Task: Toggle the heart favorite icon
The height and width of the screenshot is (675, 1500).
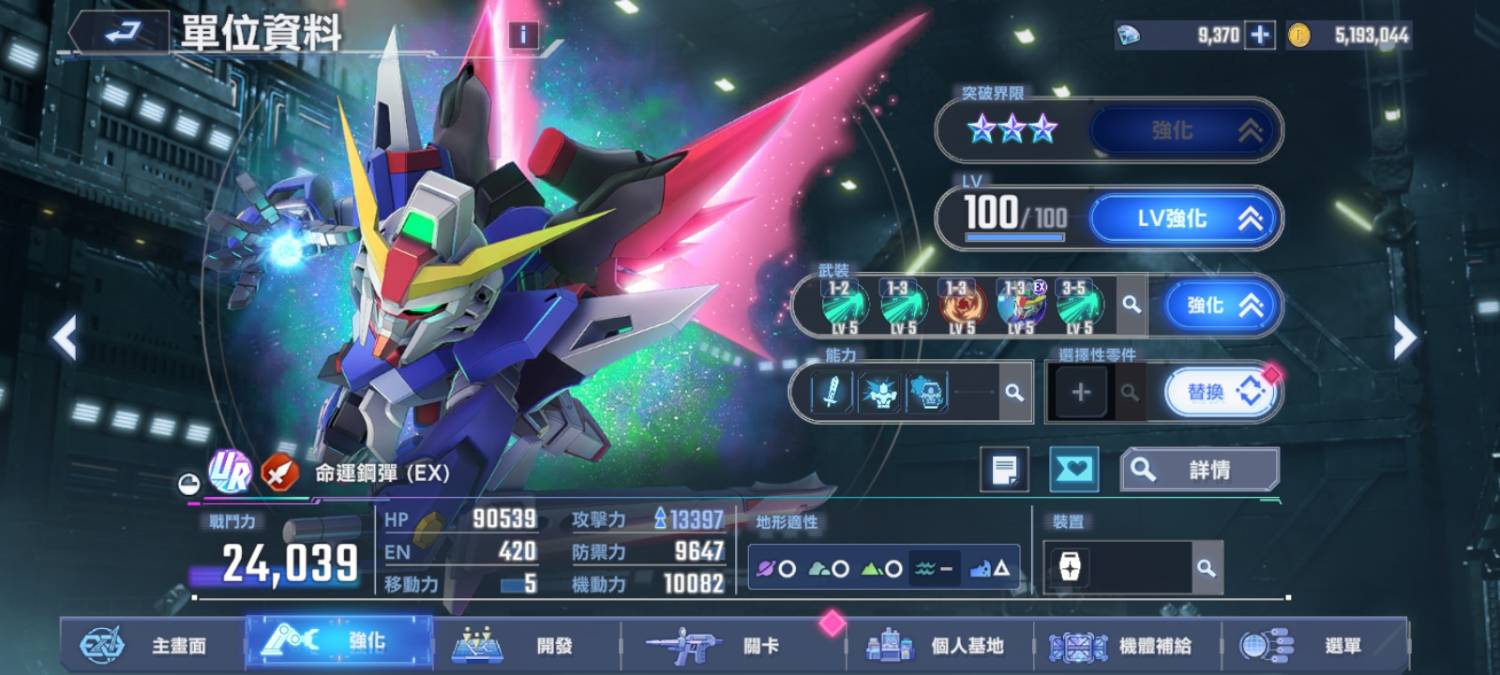Action: 1073,470
